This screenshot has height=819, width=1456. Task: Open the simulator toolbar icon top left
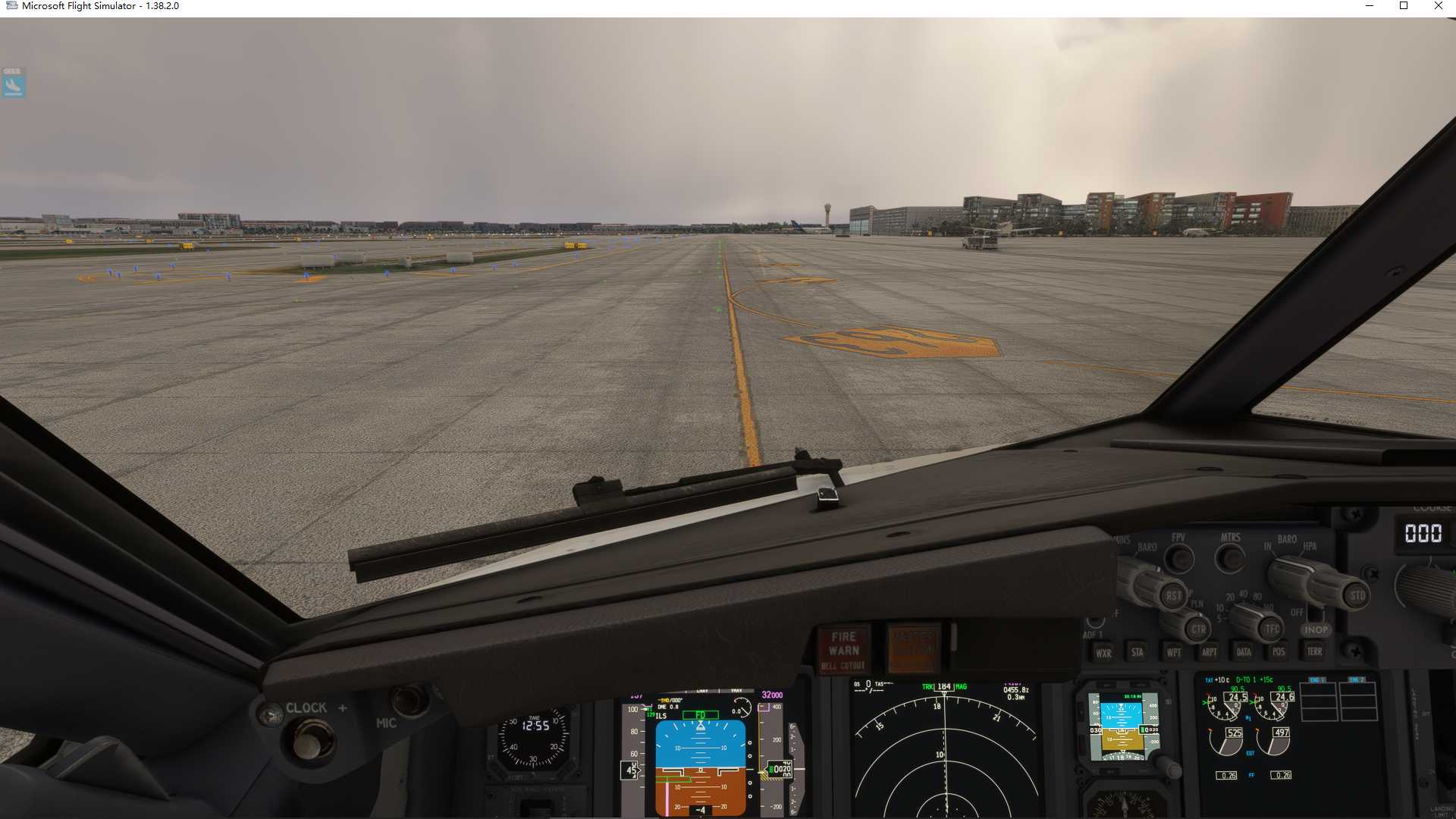pyautogui.click(x=12, y=83)
